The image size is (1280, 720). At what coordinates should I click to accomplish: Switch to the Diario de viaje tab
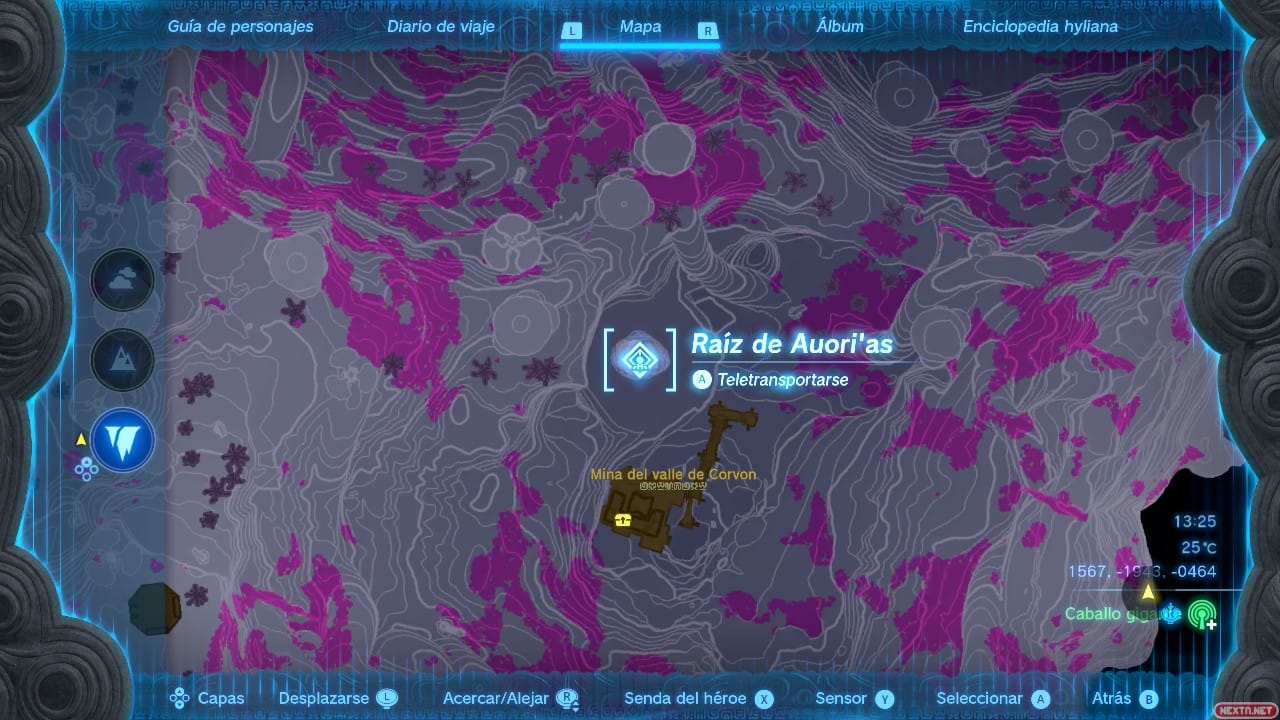coord(441,27)
